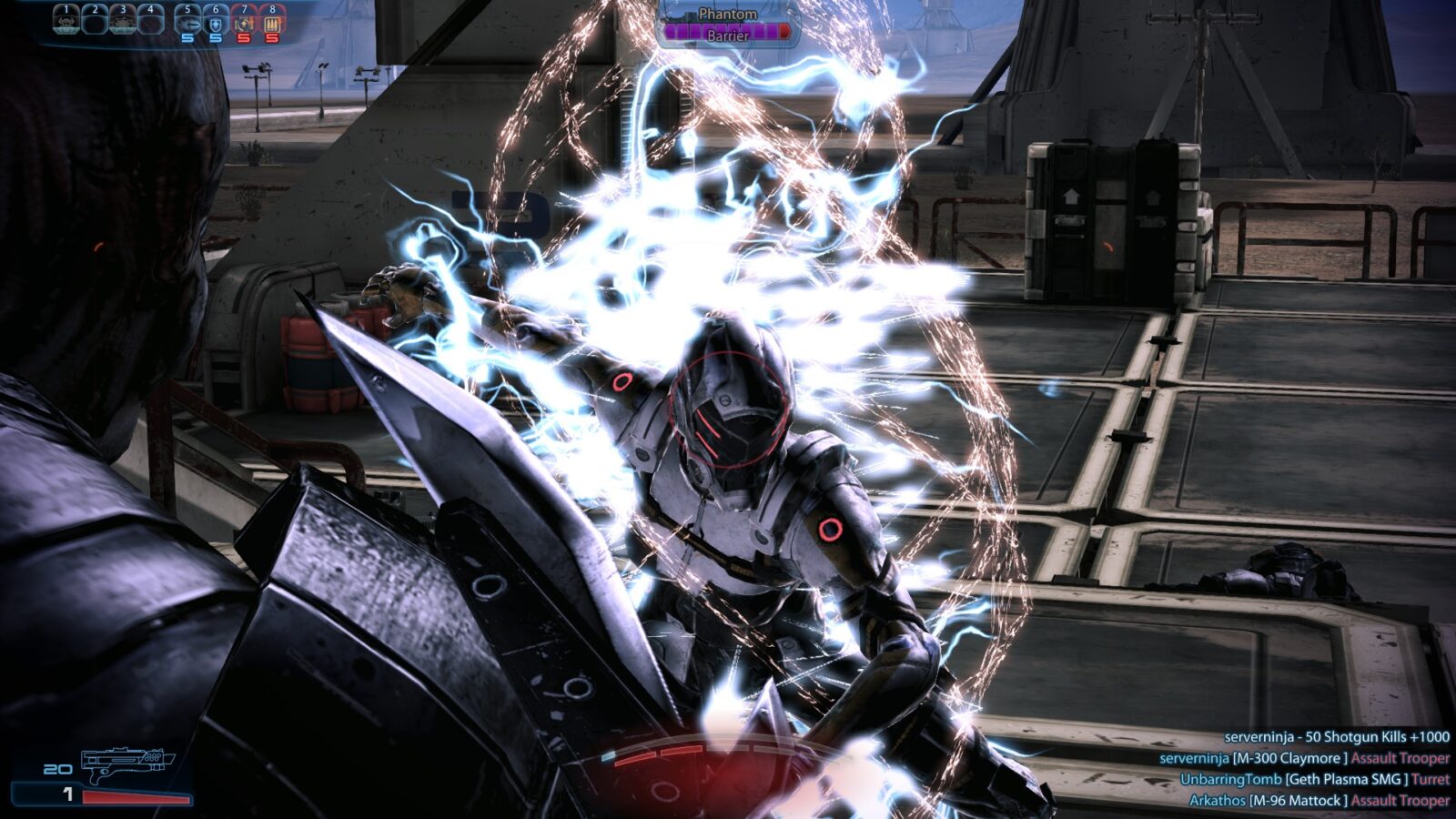Image resolution: width=1456 pixels, height=819 pixels.
Task: Use the shield medi-gel consumable in slot 6
Action: pos(216,21)
